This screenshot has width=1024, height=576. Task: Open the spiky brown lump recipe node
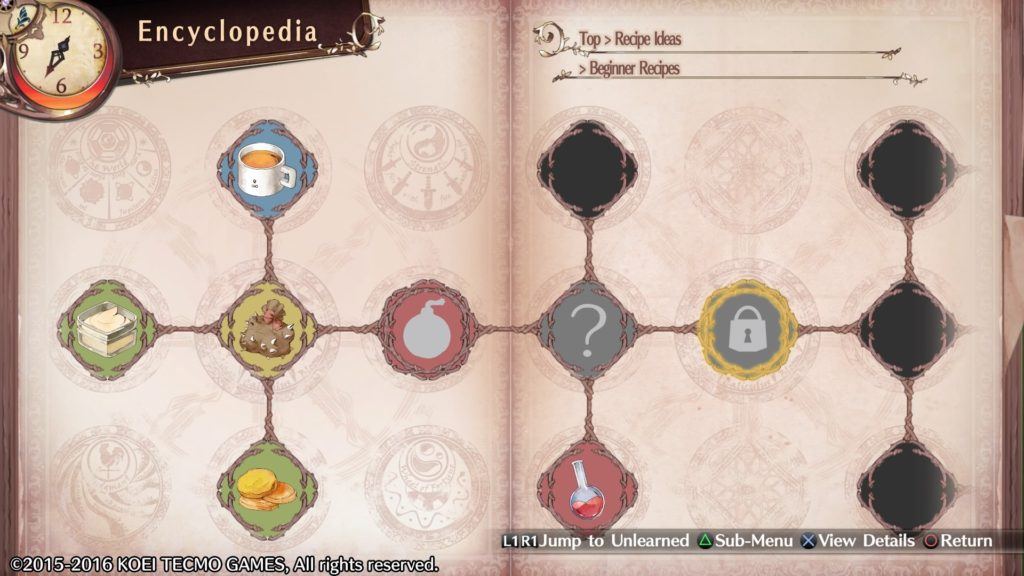267,329
